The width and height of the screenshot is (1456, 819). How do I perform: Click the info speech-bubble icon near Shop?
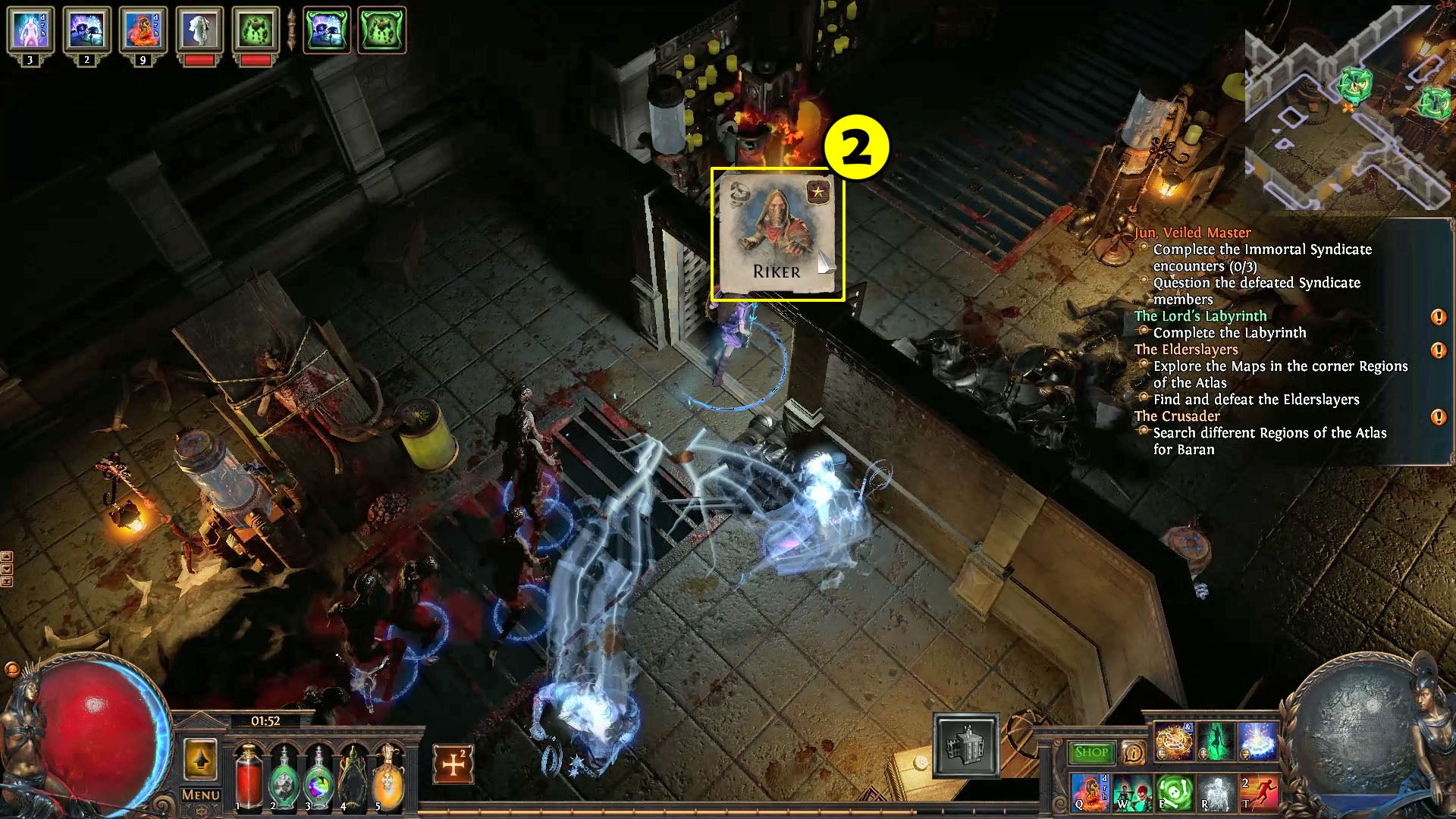pyautogui.click(x=1133, y=753)
